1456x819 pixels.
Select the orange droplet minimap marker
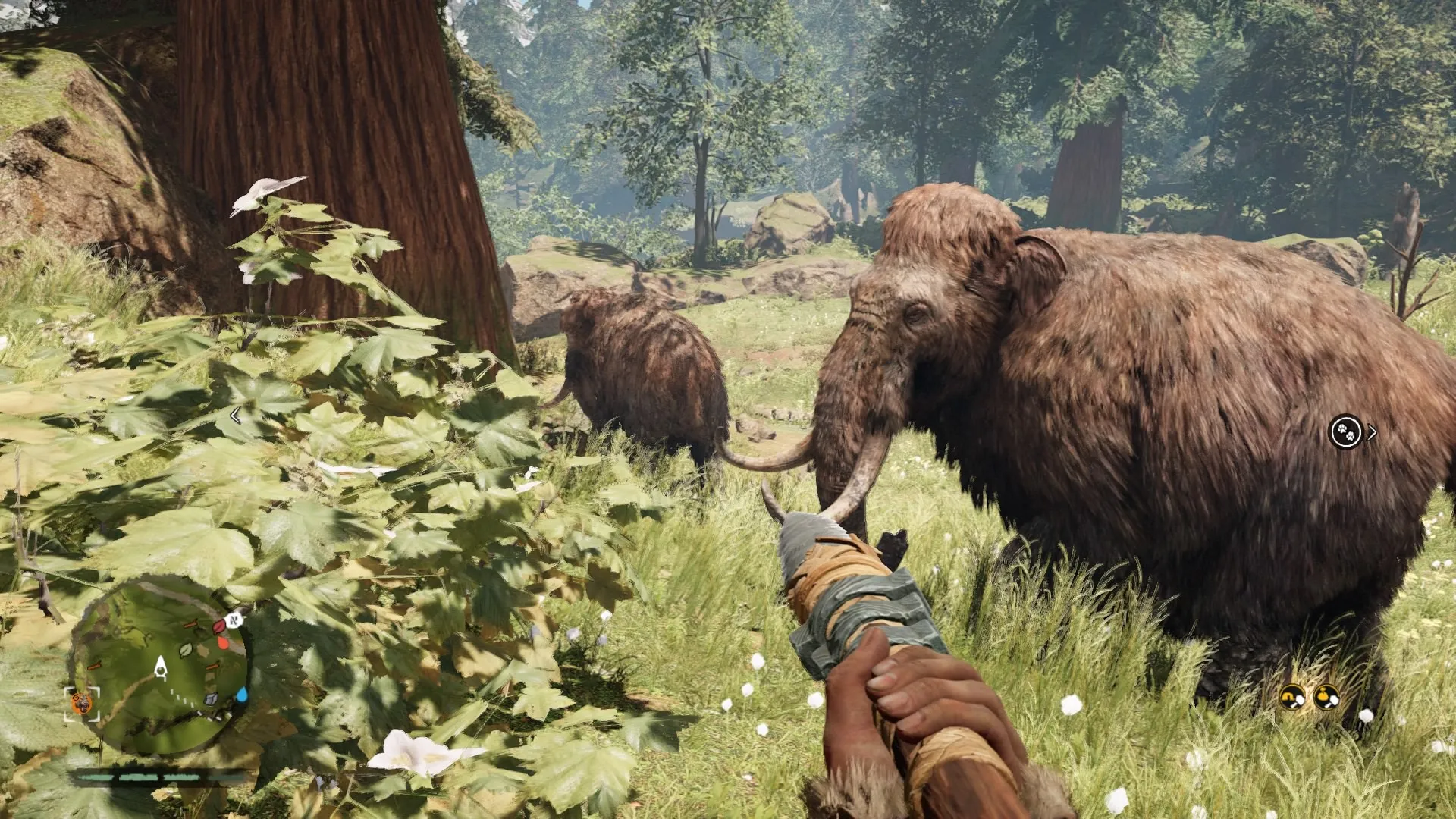pos(224,643)
